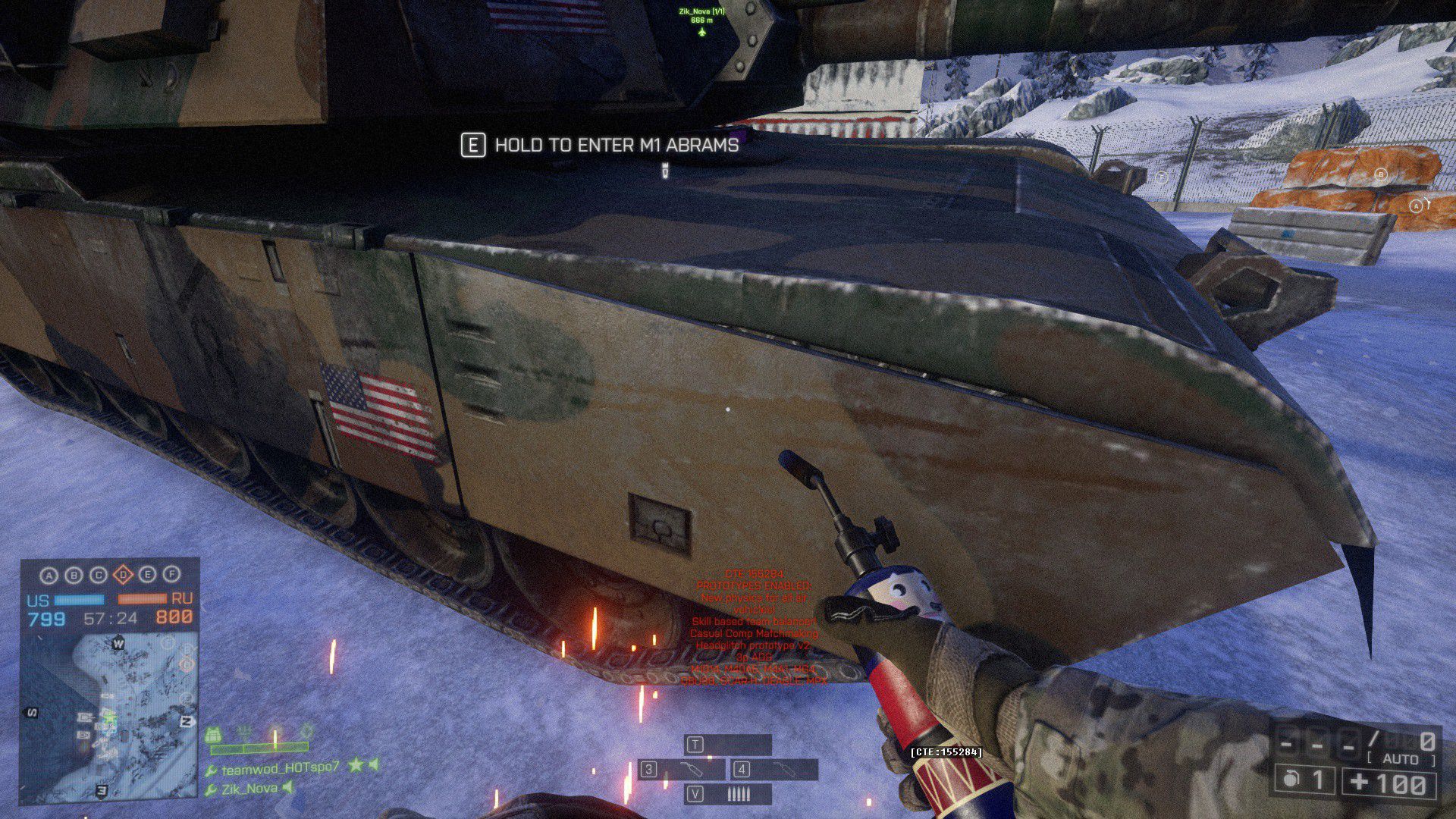This screenshot has width=1456, height=819.
Task: Select objective F in the flag row
Action: [x=172, y=575]
